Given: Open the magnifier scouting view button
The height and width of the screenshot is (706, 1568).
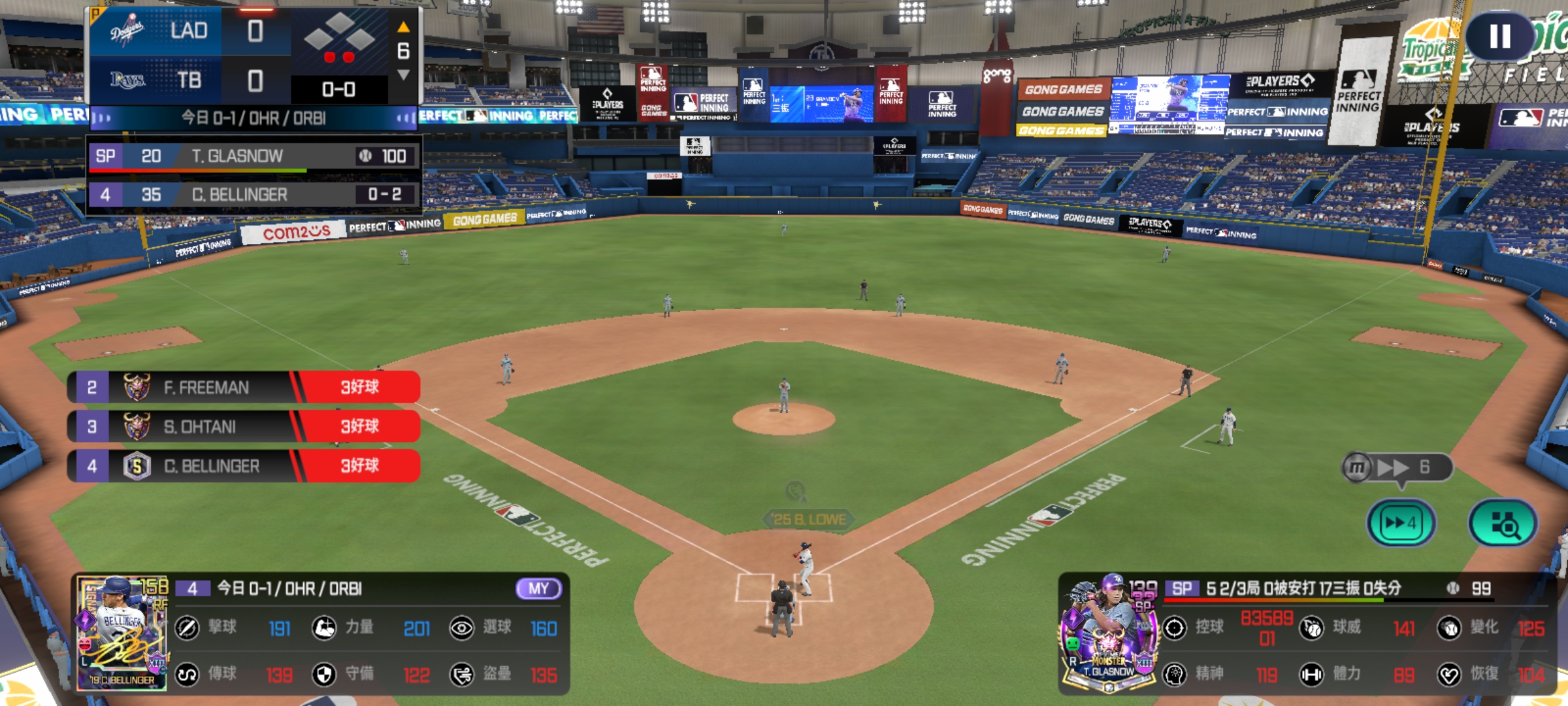Looking at the screenshot, I should click(1503, 523).
